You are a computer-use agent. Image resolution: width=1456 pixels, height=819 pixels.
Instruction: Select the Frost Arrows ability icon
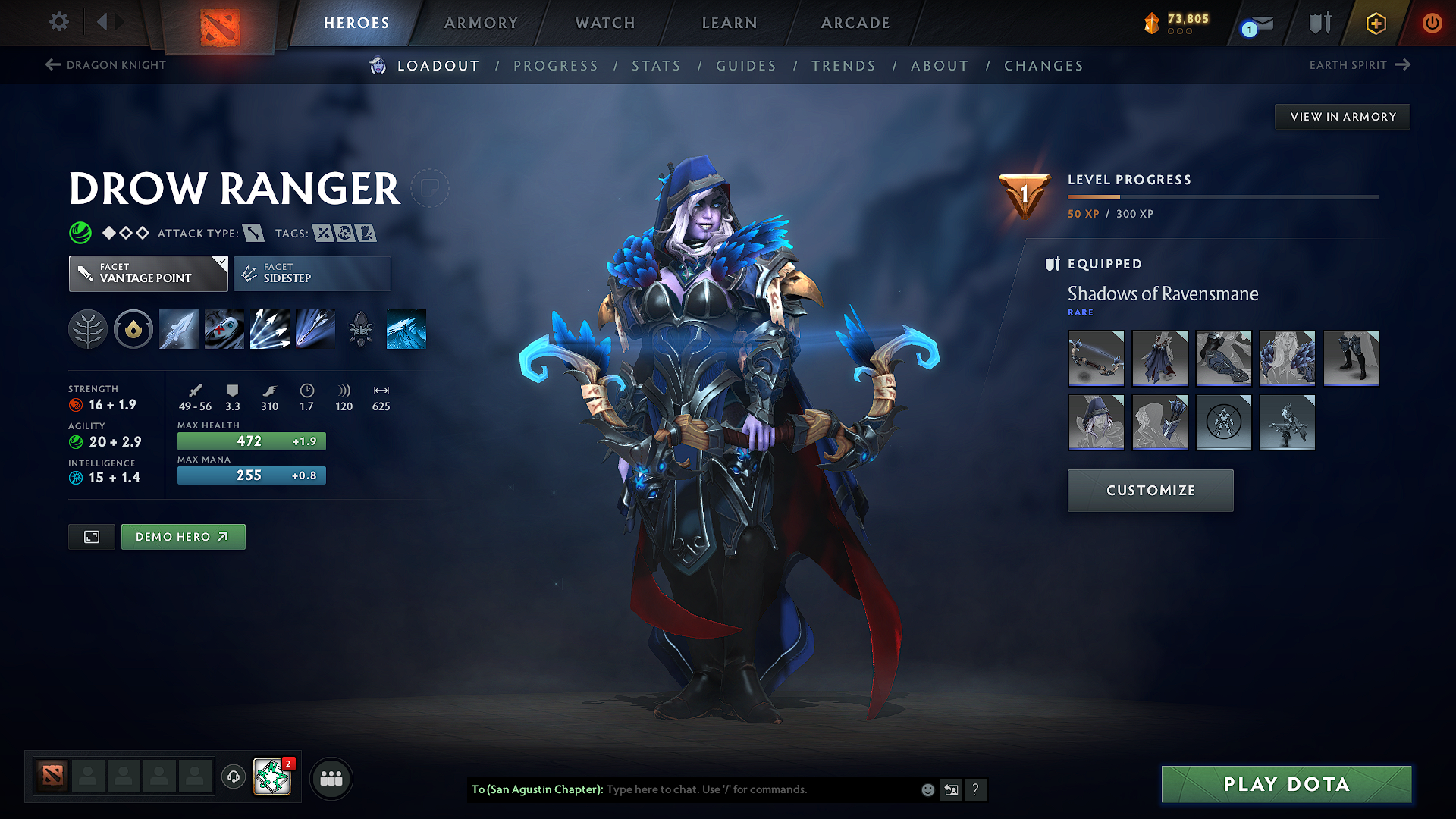click(x=178, y=329)
